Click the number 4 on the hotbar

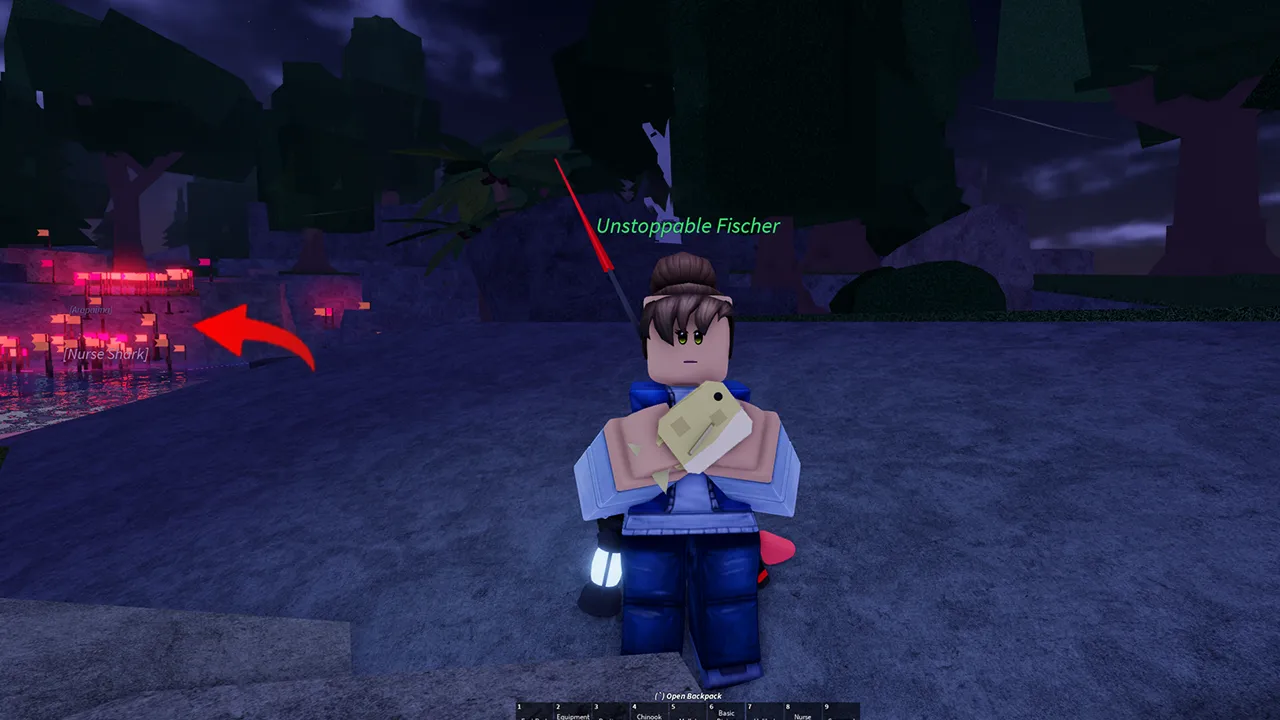(633, 705)
